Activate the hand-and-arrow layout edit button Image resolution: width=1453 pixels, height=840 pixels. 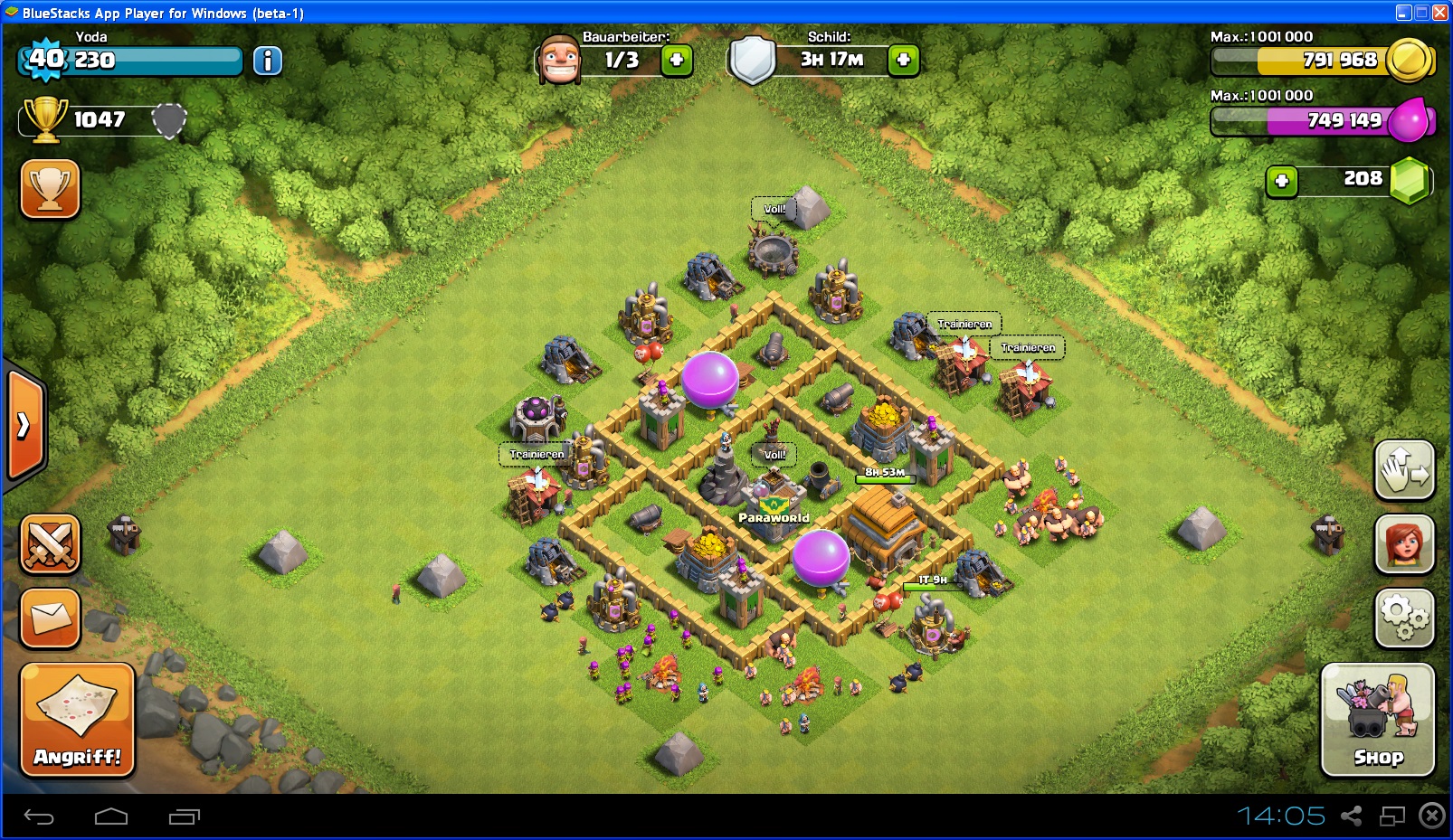point(1404,470)
